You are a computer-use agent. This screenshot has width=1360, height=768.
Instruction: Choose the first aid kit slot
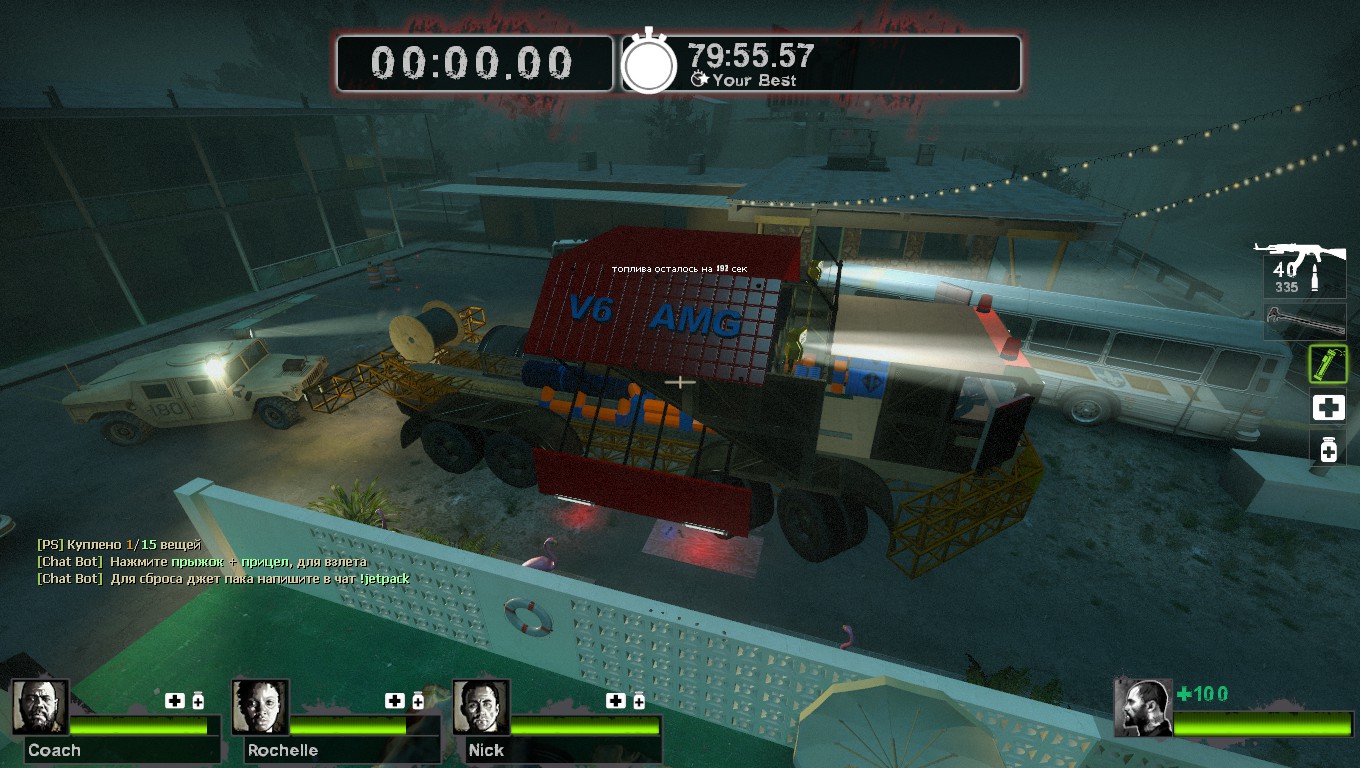click(x=1328, y=407)
